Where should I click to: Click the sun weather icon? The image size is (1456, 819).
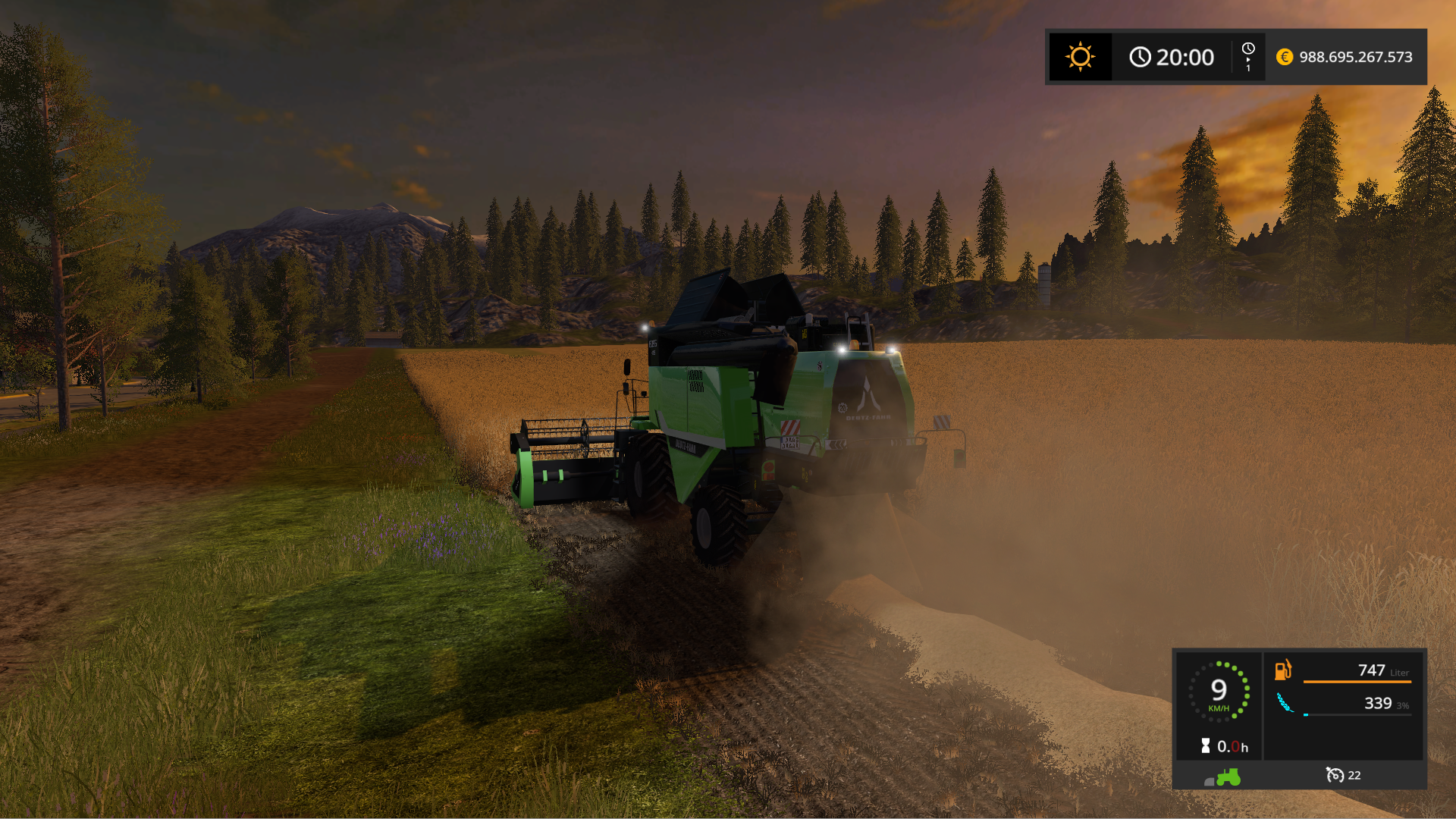coord(1080,57)
